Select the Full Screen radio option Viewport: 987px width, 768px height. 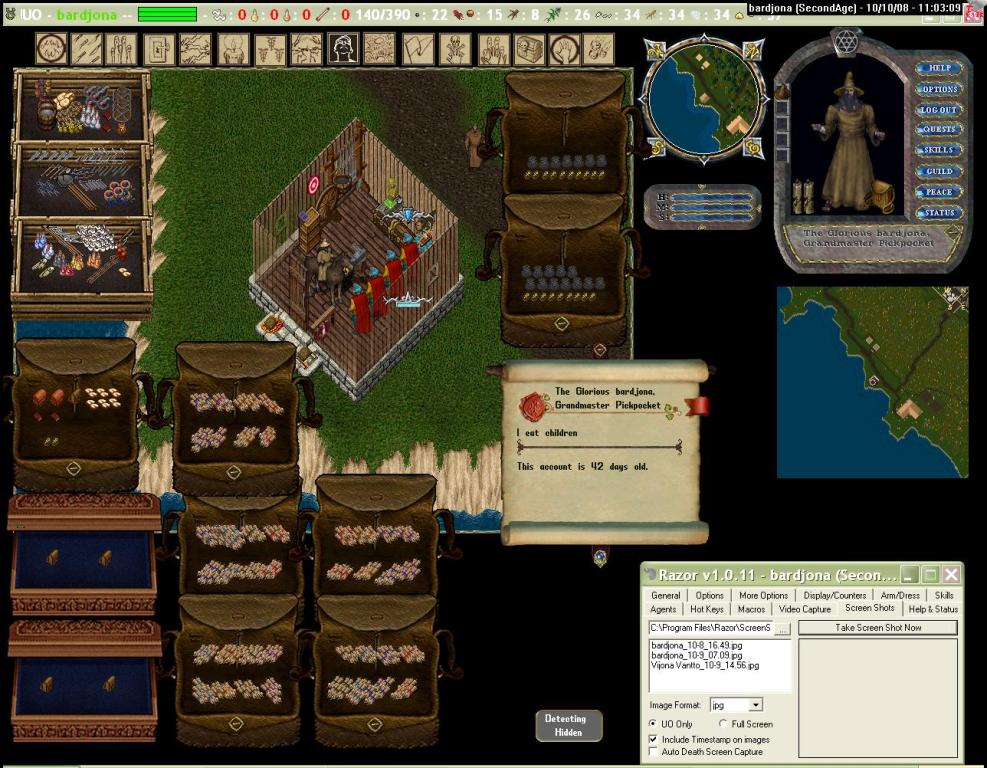coord(723,724)
